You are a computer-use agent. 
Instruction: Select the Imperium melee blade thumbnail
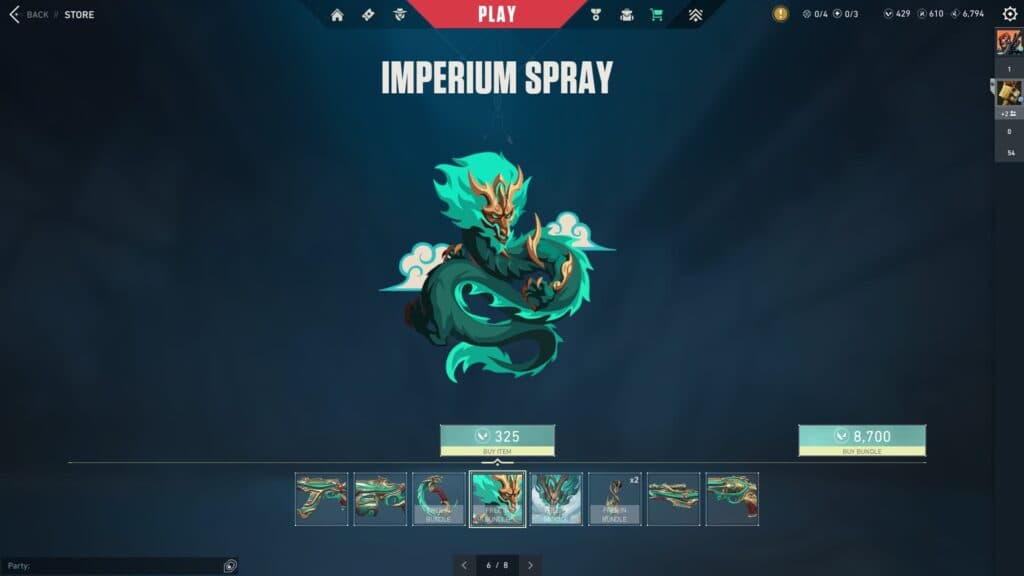439,499
